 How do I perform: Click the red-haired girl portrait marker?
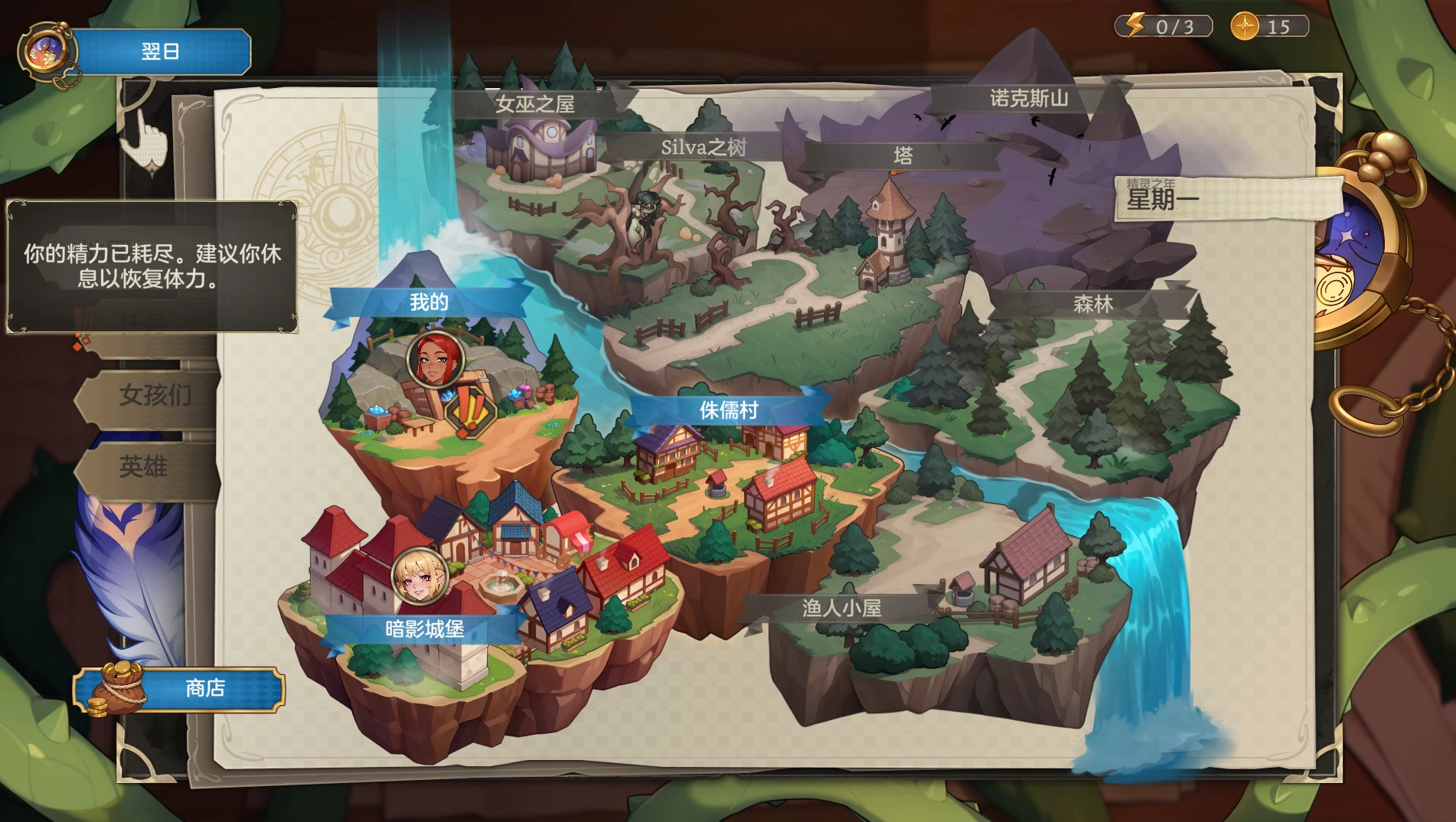[435, 358]
